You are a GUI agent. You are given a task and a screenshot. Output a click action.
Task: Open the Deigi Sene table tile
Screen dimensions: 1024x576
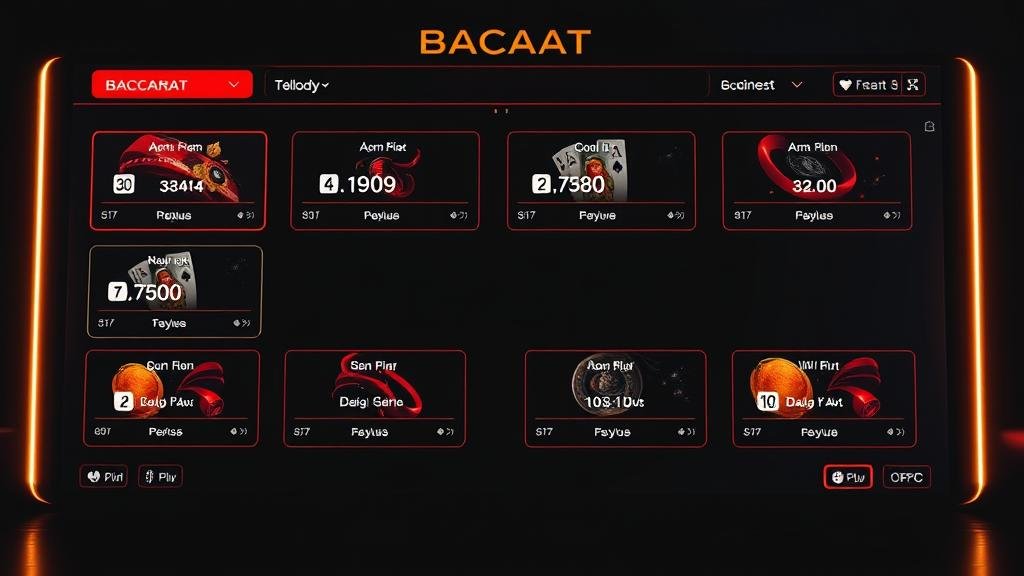point(374,398)
